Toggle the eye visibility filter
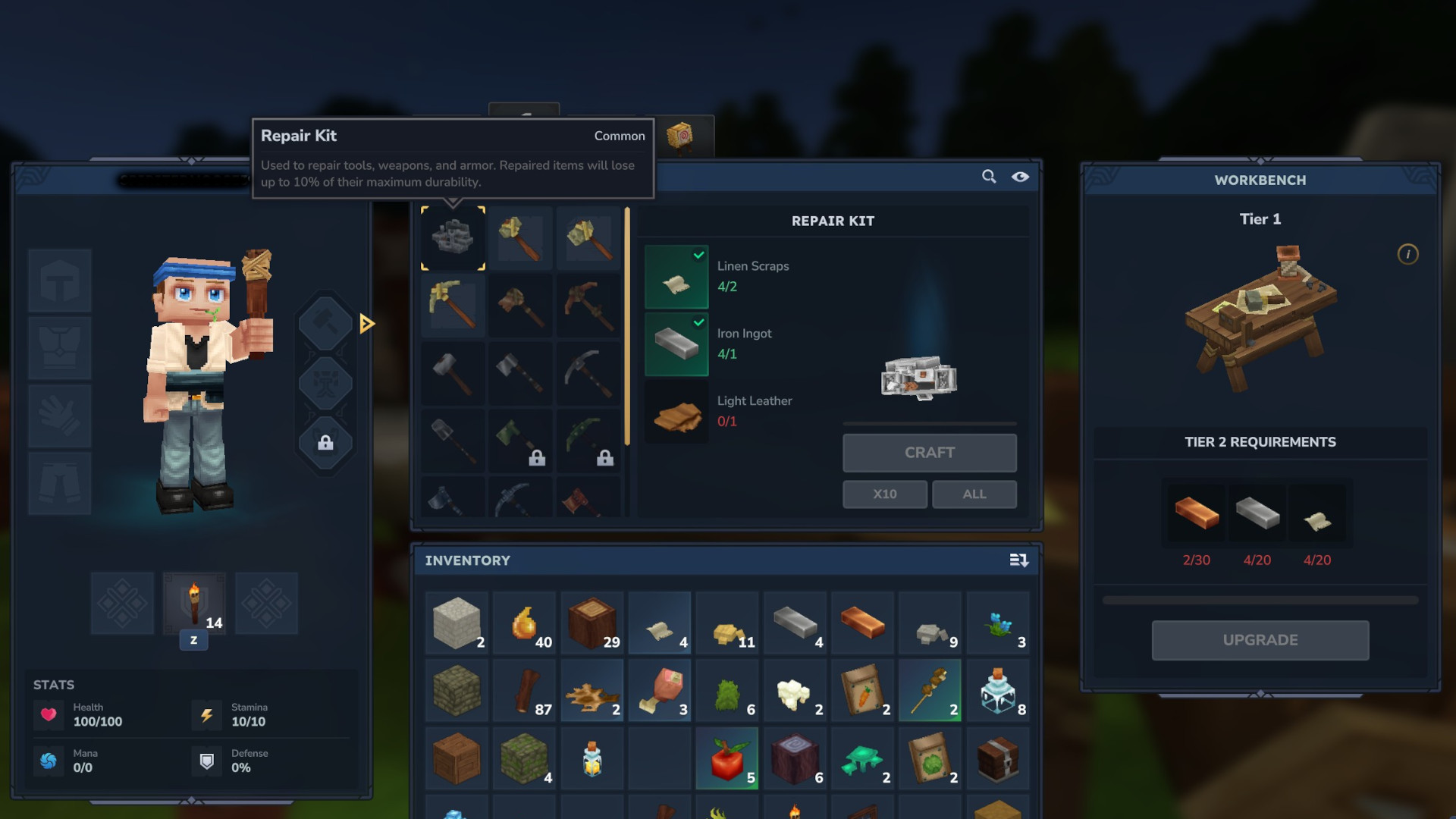 pos(1020,177)
